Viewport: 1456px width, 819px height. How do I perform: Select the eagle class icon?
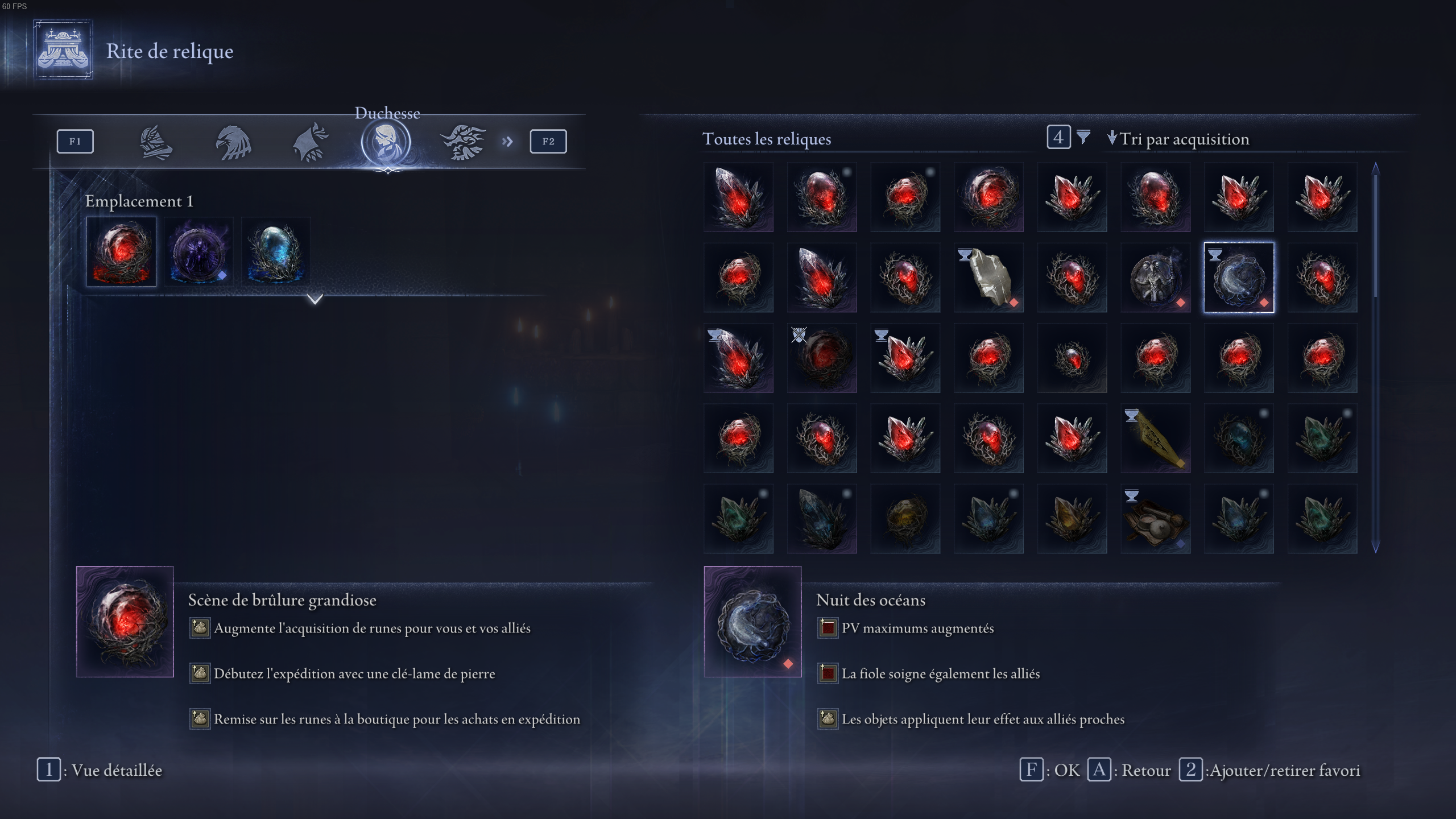pos(234,142)
